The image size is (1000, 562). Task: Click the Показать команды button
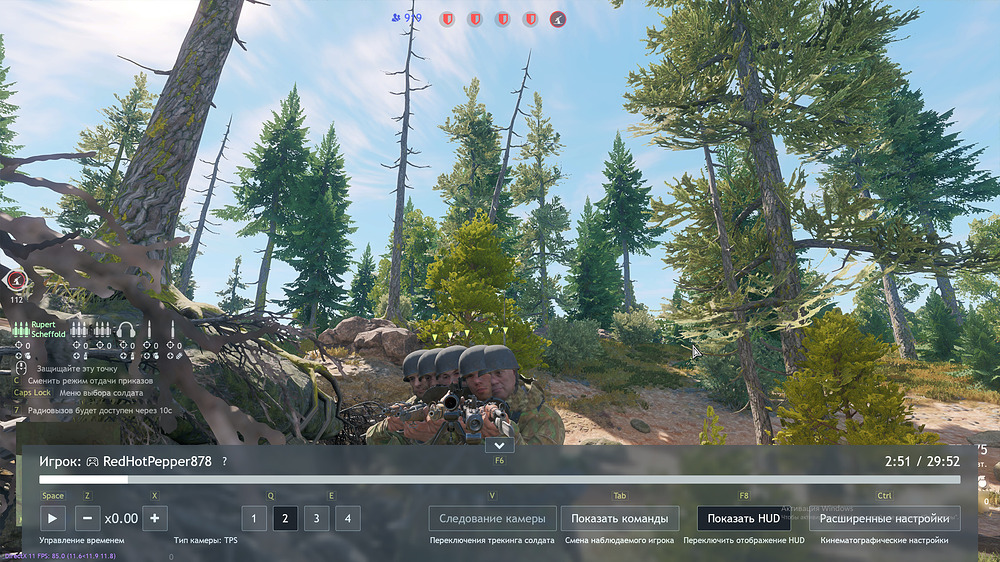(620, 518)
